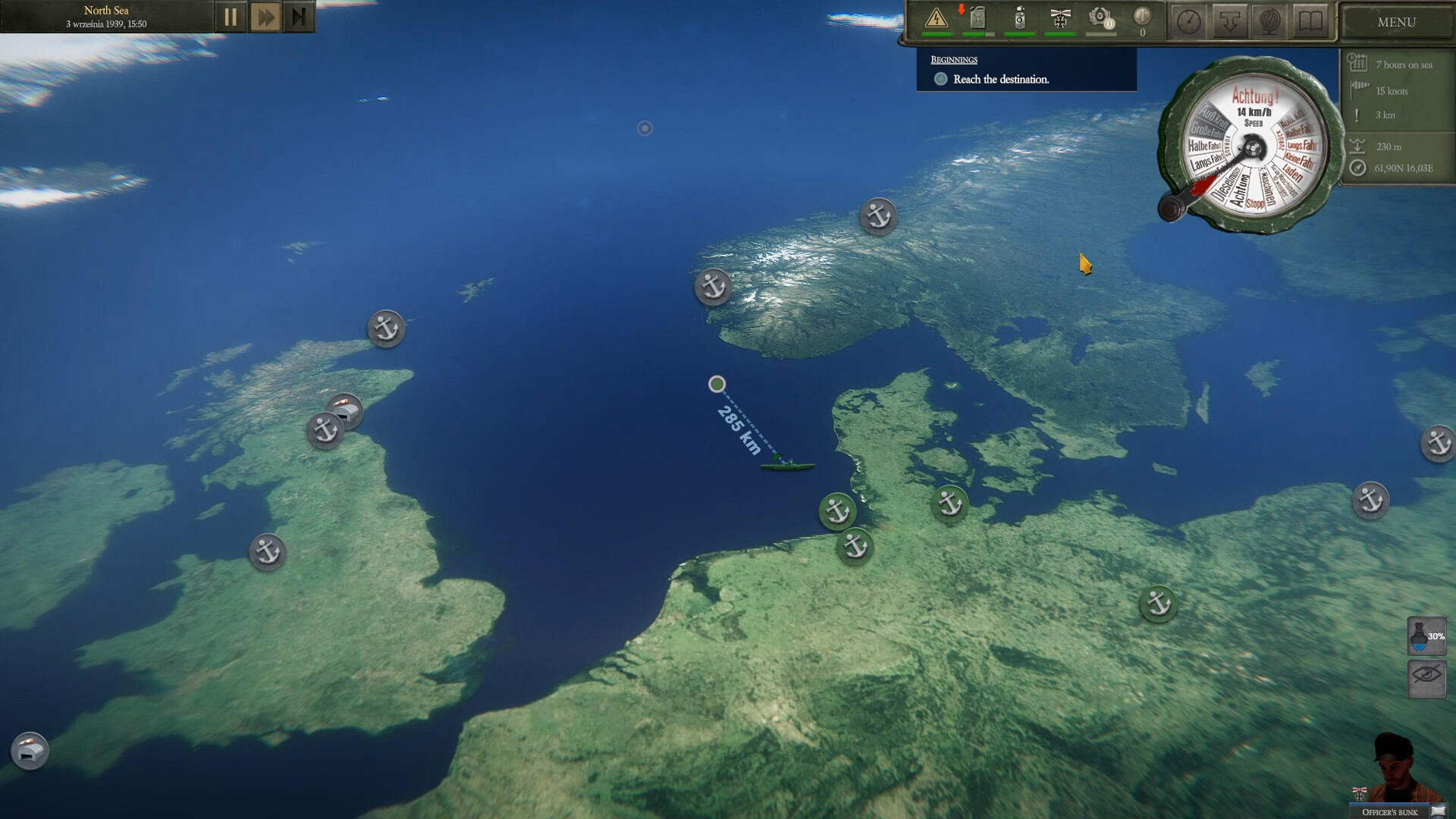The height and width of the screenshot is (819, 1456).
Task: Open the globe world map button
Action: coord(1269,21)
